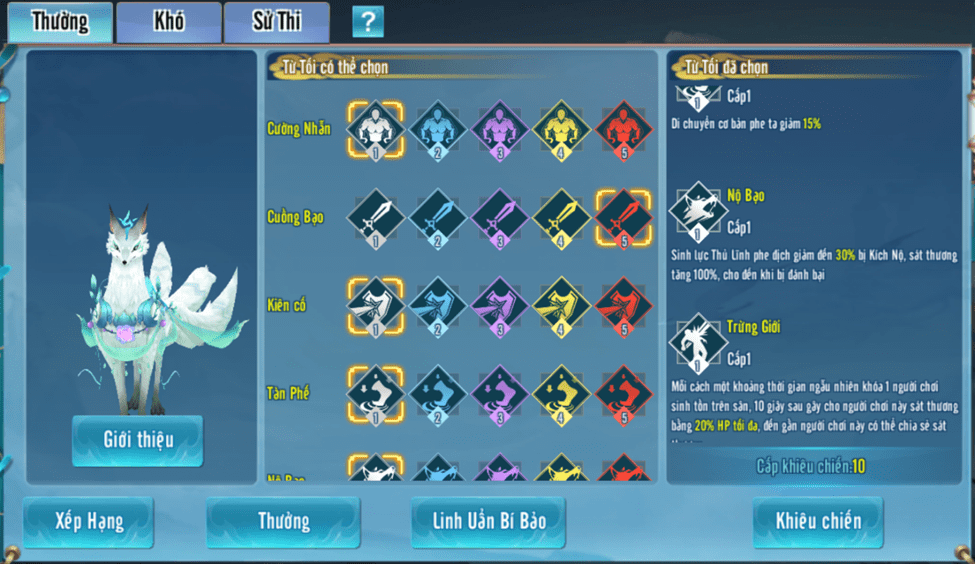
Task: Choose Cuồng Bạo level 2 blue sword
Action: (437, 217)
